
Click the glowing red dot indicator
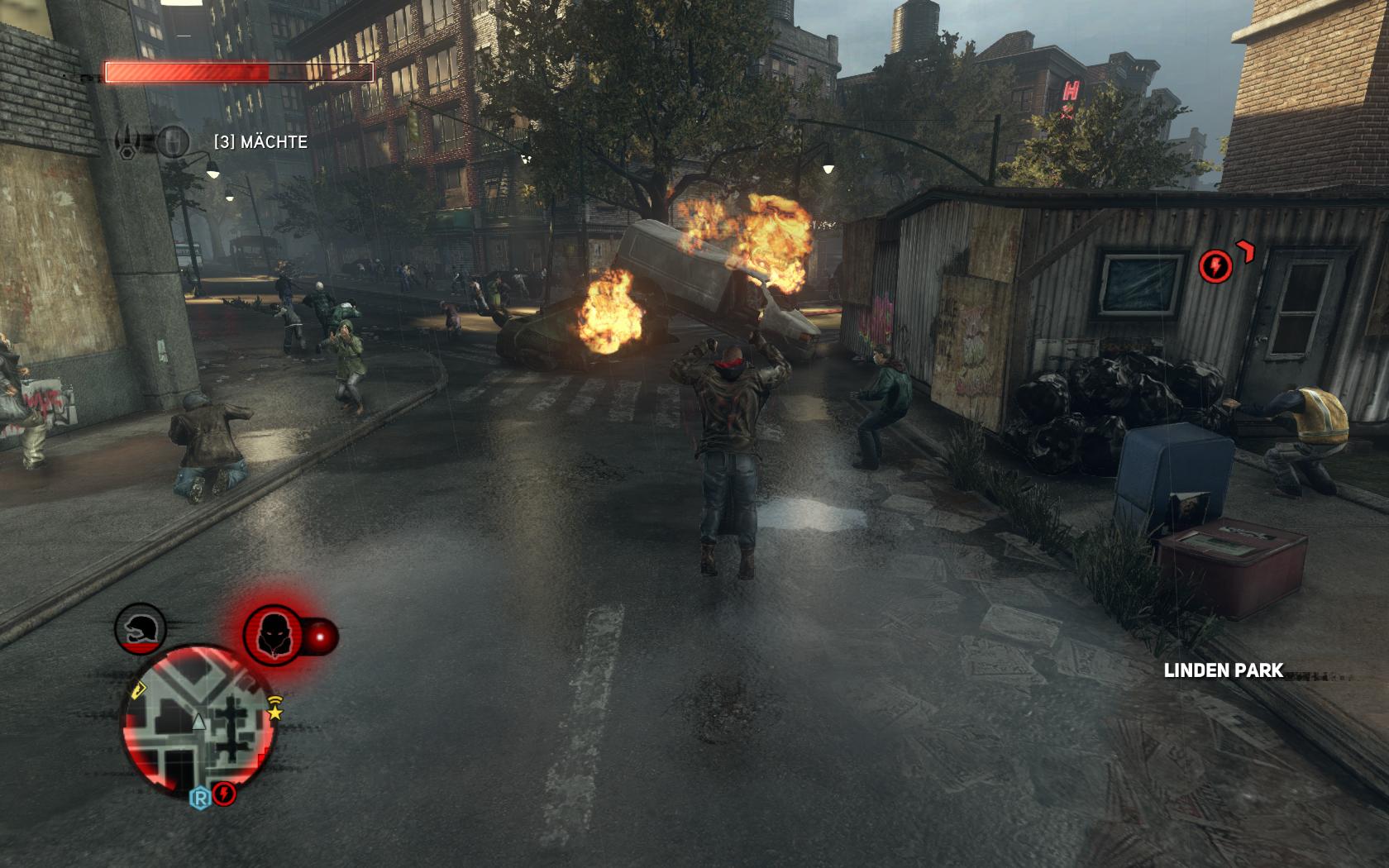[x=321, y=637]
